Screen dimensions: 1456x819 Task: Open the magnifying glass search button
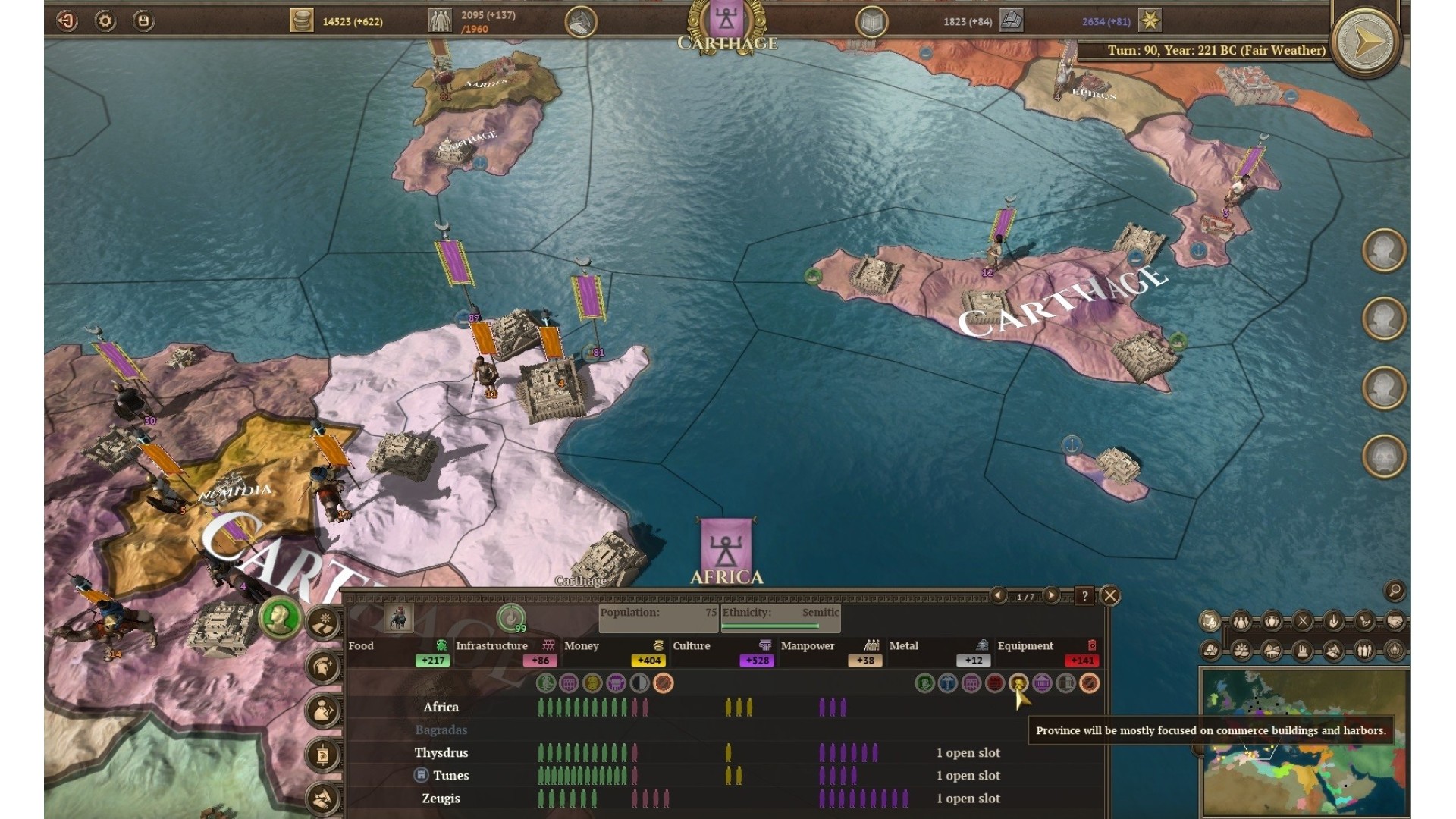tap(1395, 590)
